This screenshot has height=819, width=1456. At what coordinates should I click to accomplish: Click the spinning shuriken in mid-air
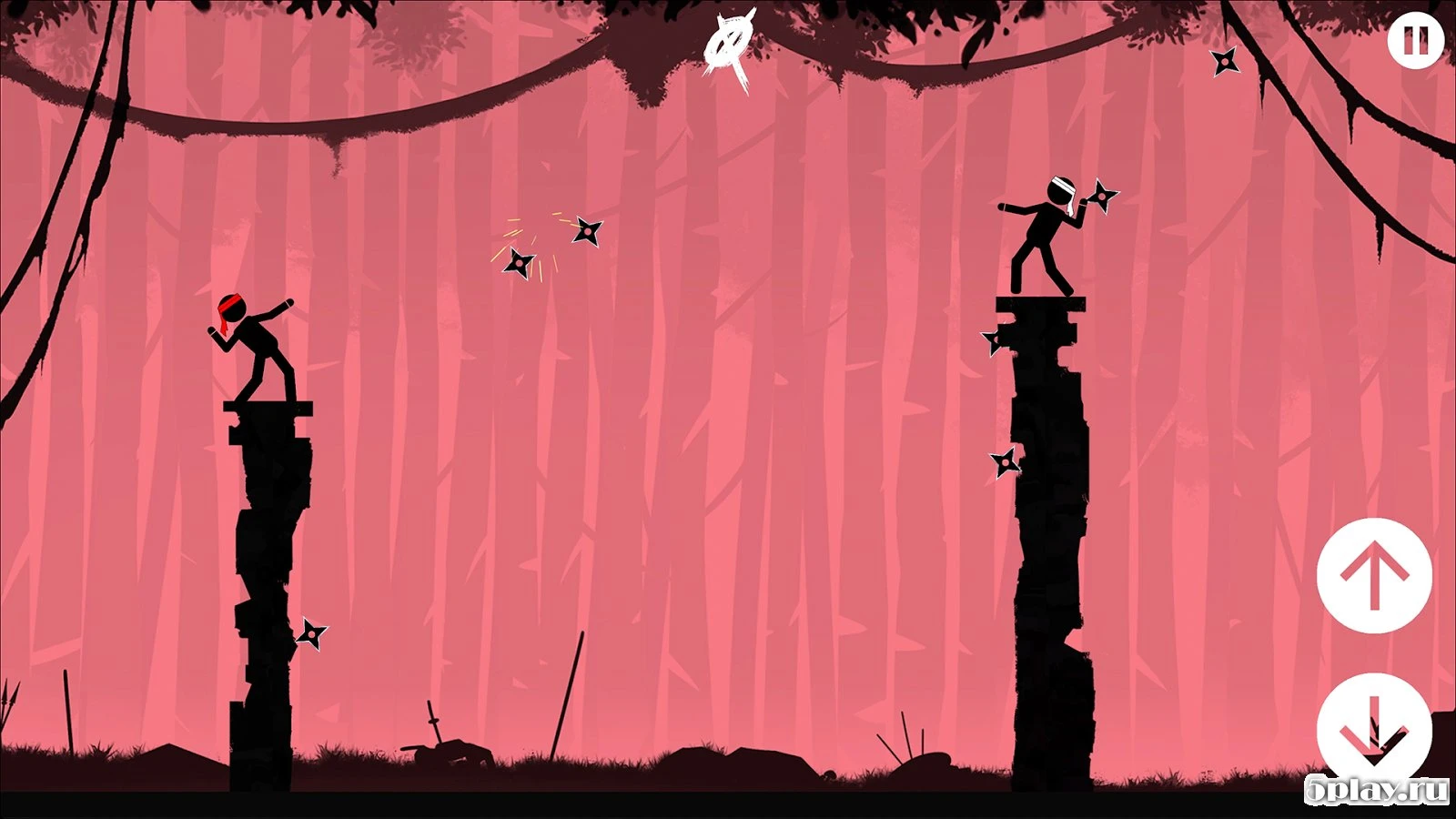click(588, 232)
